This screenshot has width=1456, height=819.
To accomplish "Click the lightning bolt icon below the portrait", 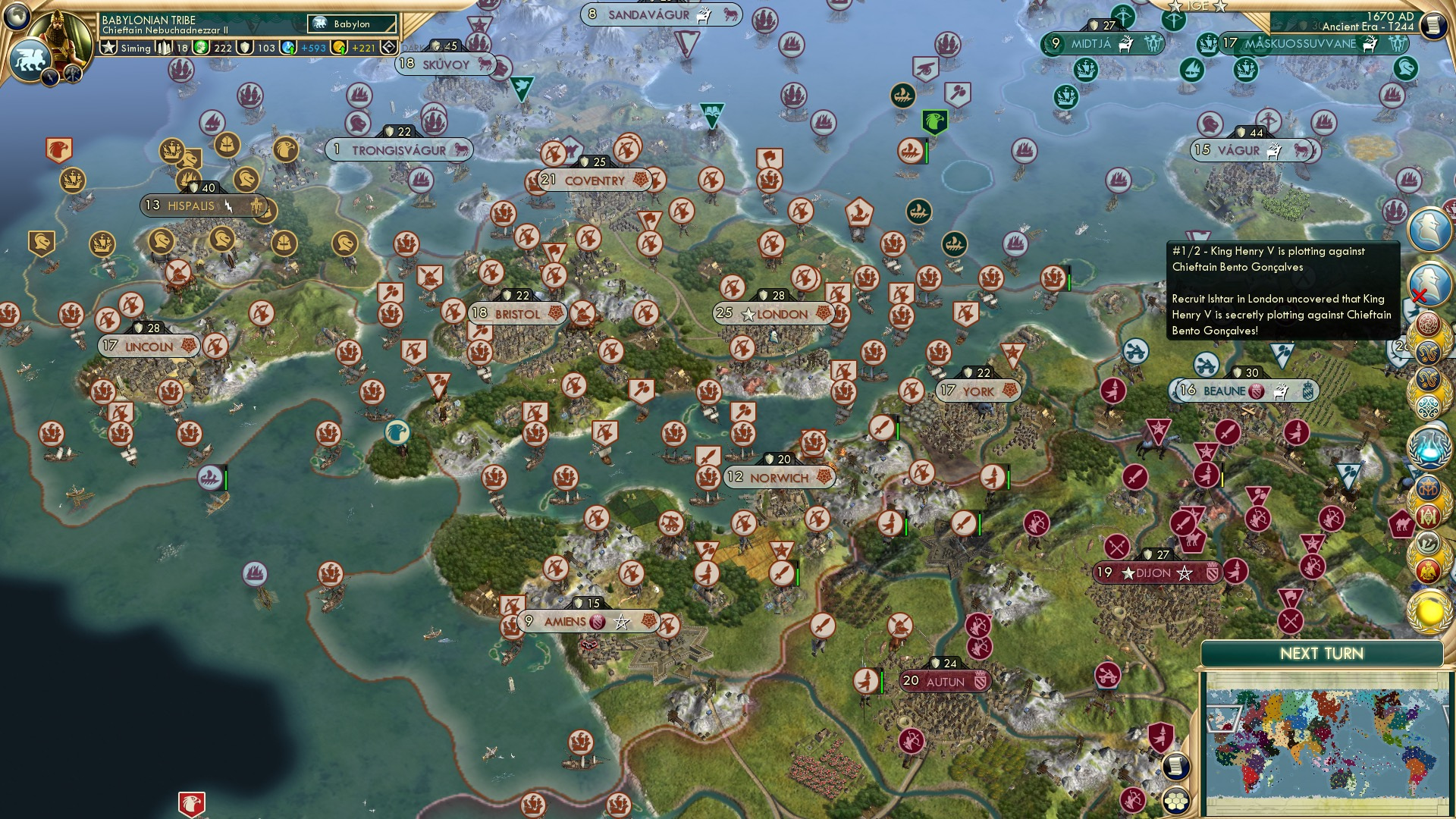I will 49,76.
